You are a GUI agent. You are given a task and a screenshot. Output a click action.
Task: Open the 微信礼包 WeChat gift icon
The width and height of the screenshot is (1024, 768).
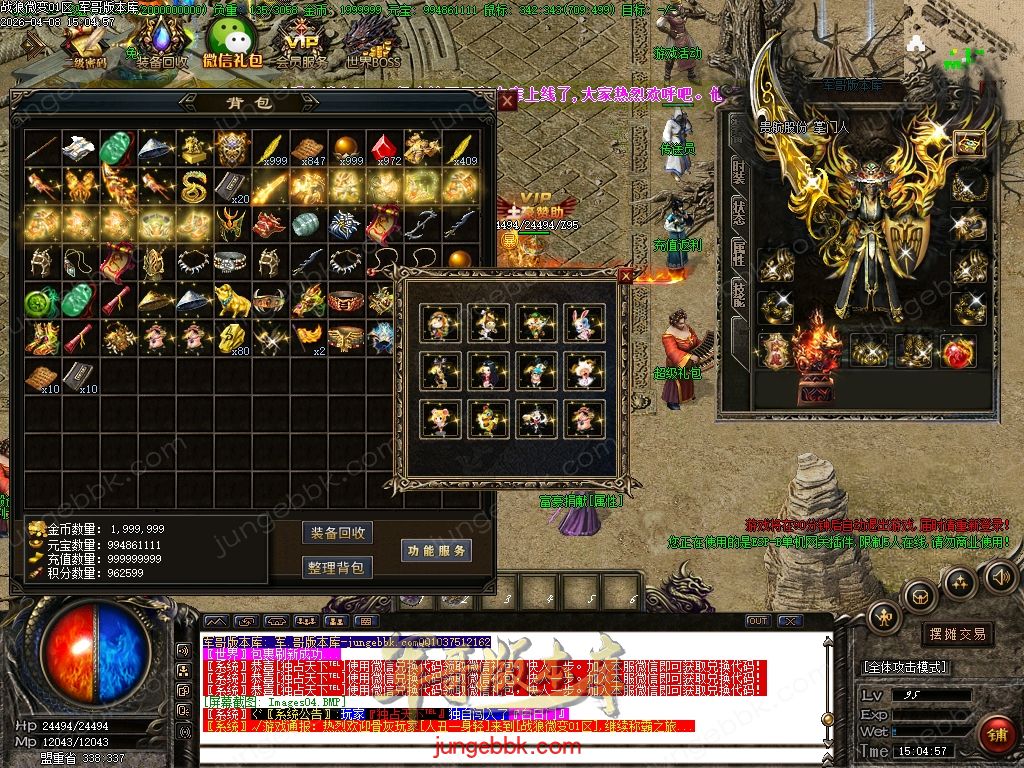tap(231, 45)
